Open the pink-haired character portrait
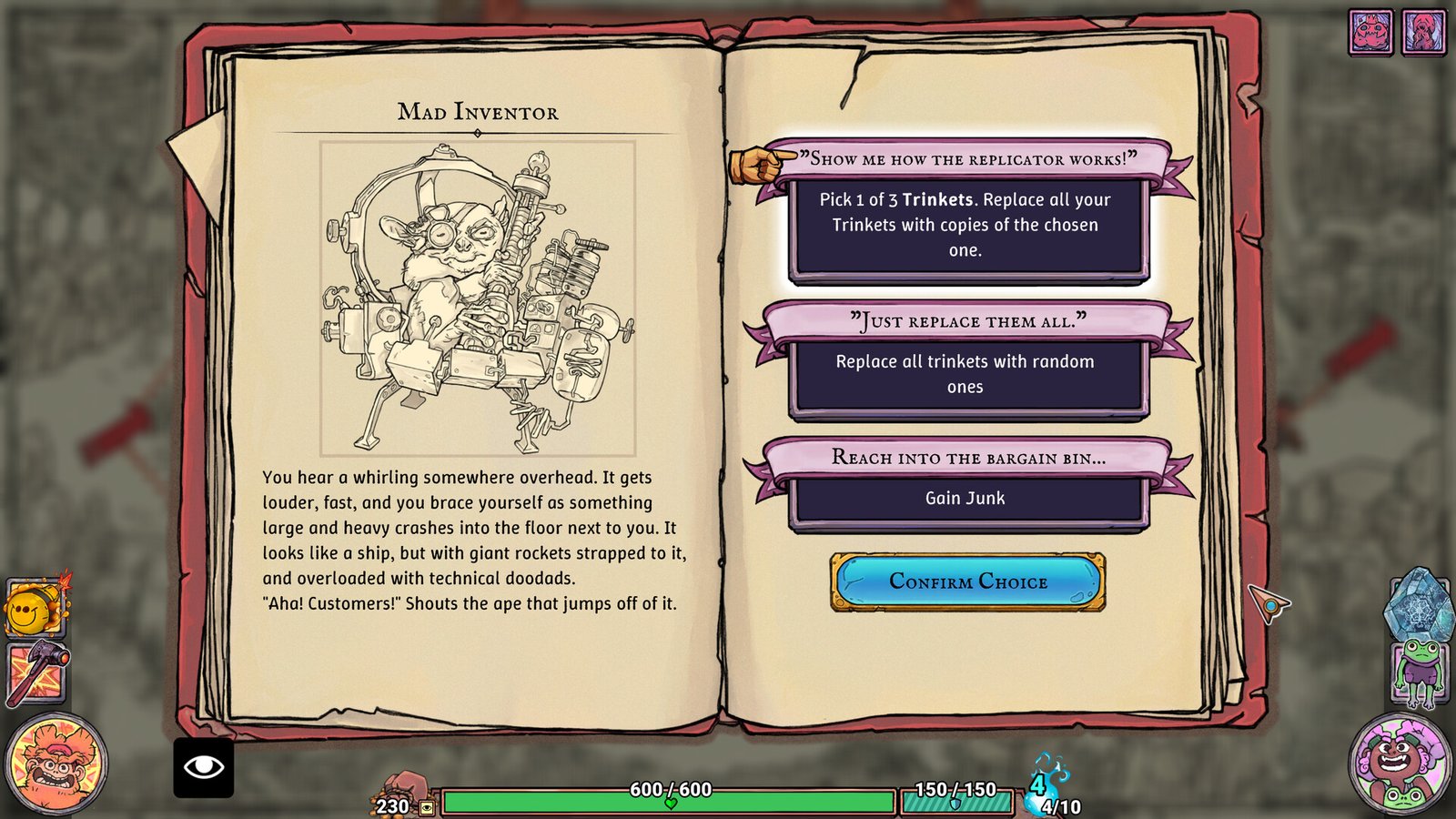 (1399, 764)
